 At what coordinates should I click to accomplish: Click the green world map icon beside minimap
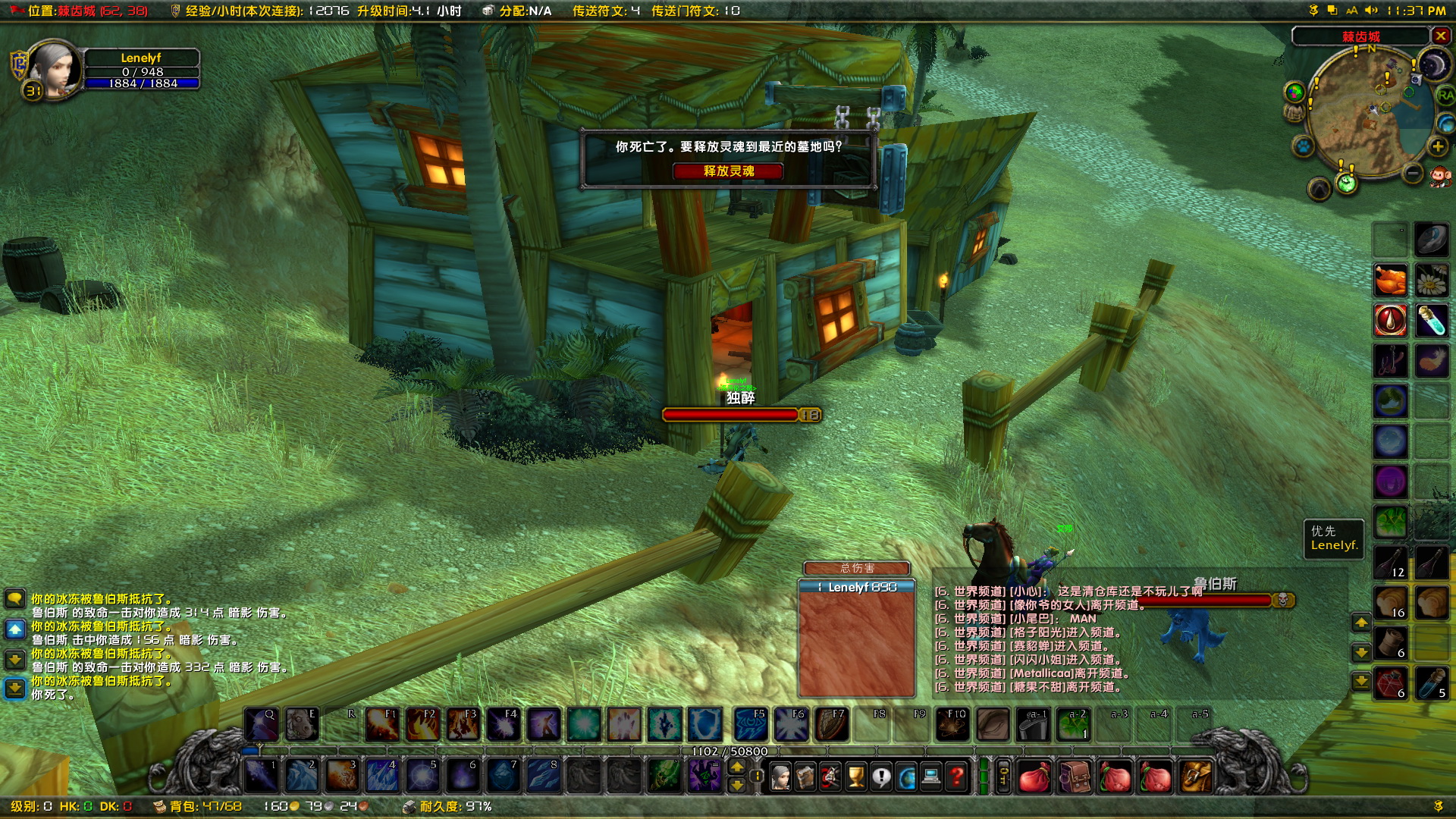pos(1294,92)
